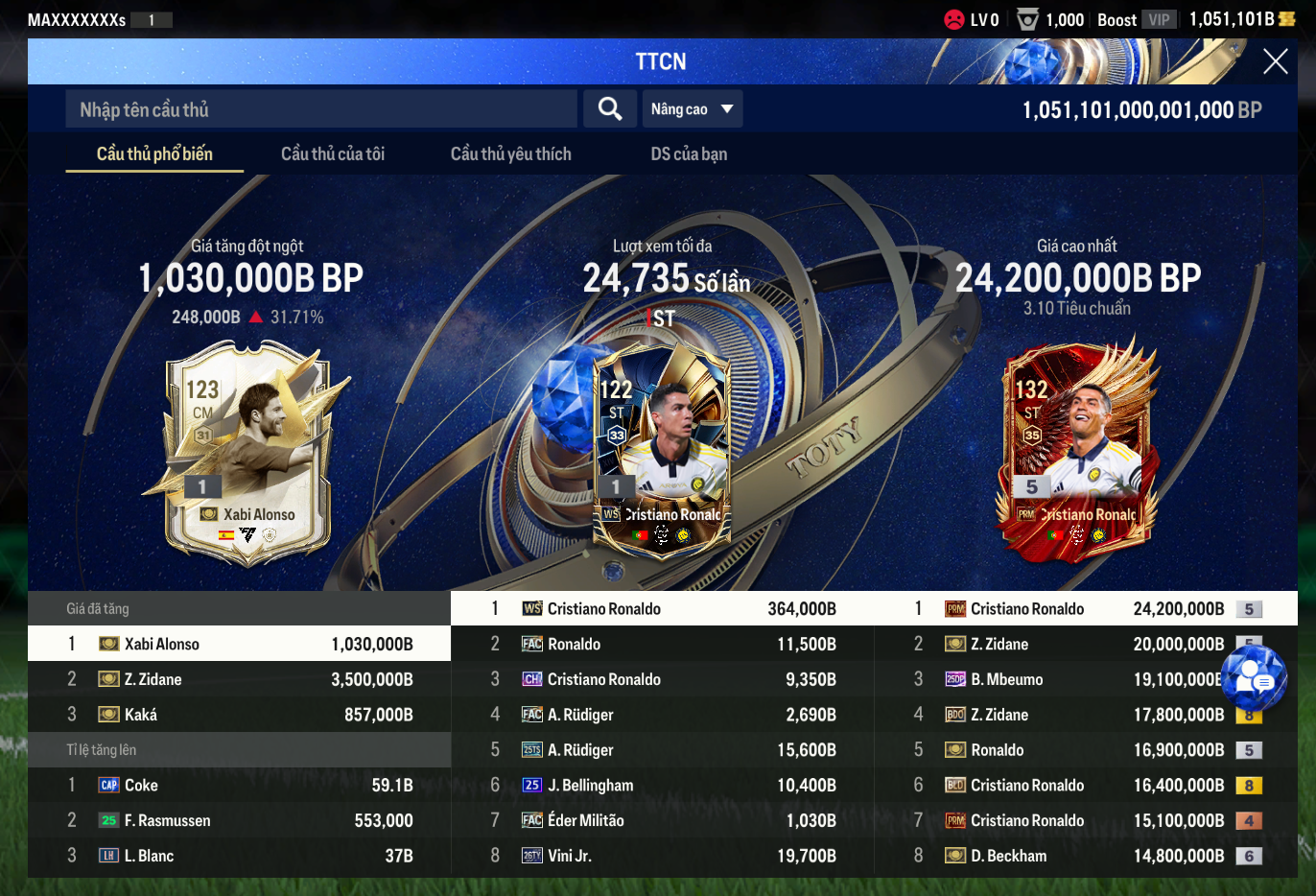Viewport: 1316px width, 896px height.
Task: Click the player name search field
Action: tap(321, 109)
